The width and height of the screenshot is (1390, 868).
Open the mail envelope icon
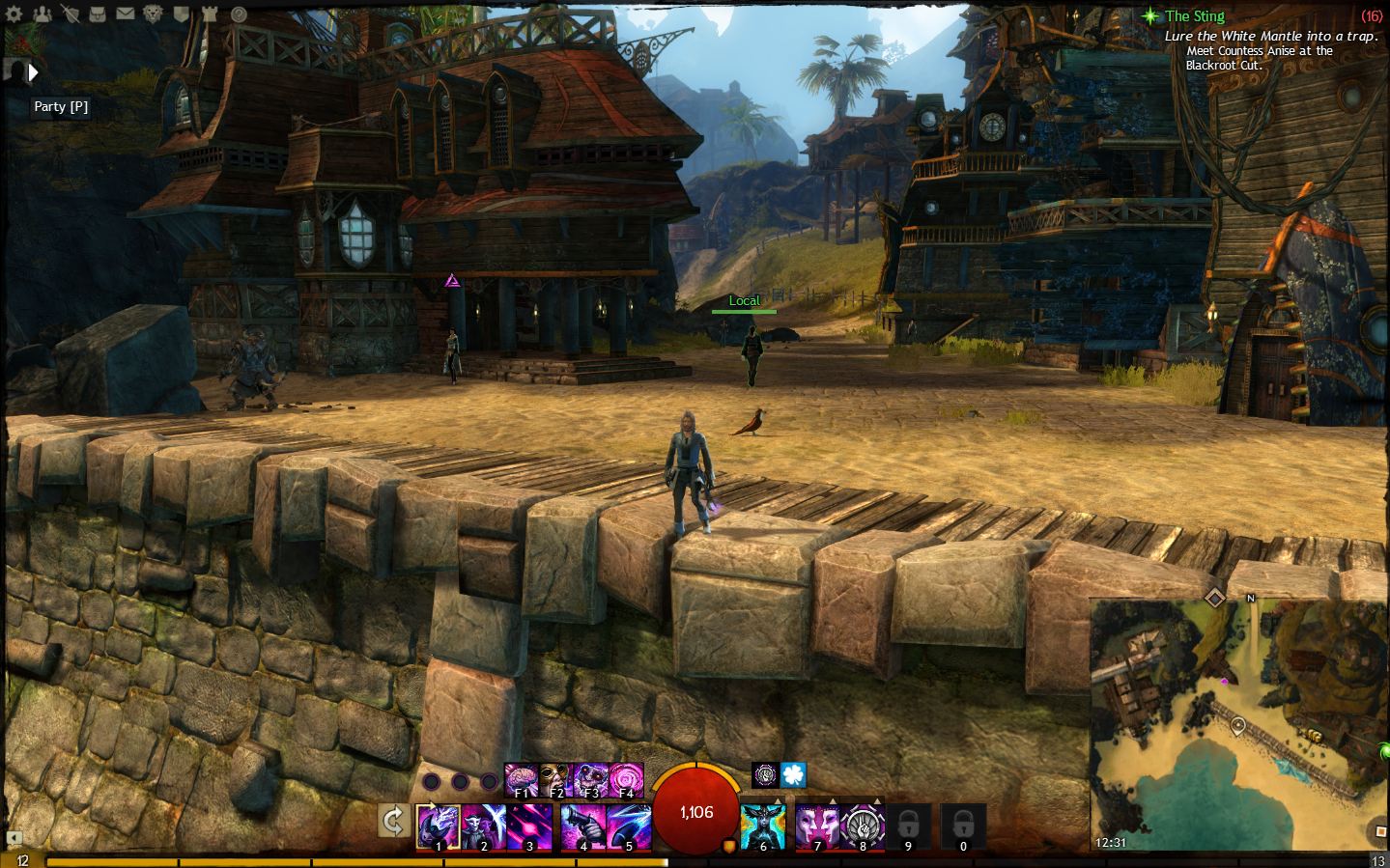pos(126,14)
